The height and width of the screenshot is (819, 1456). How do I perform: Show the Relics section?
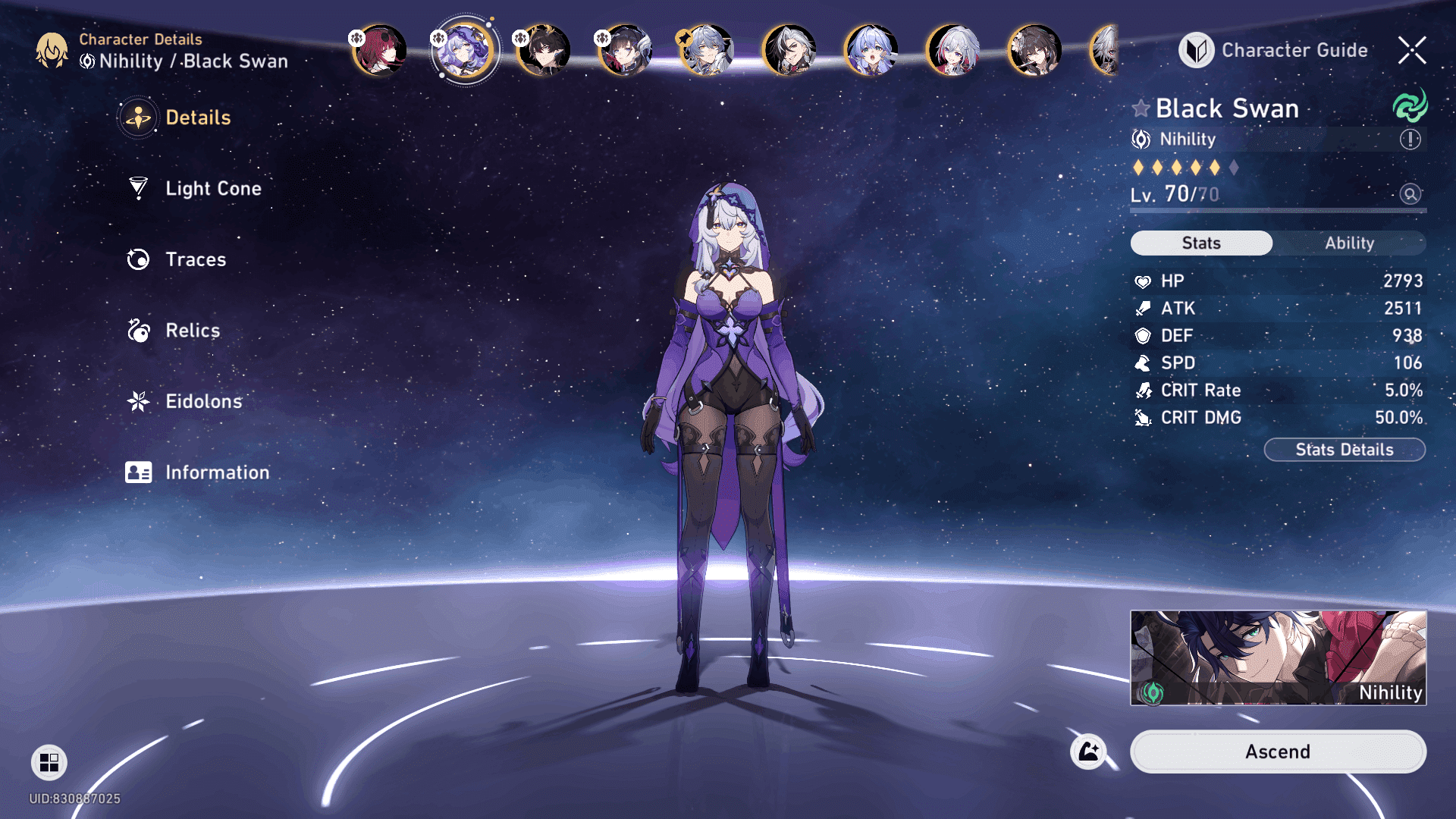pyautogui.click(x=192, y=331)
